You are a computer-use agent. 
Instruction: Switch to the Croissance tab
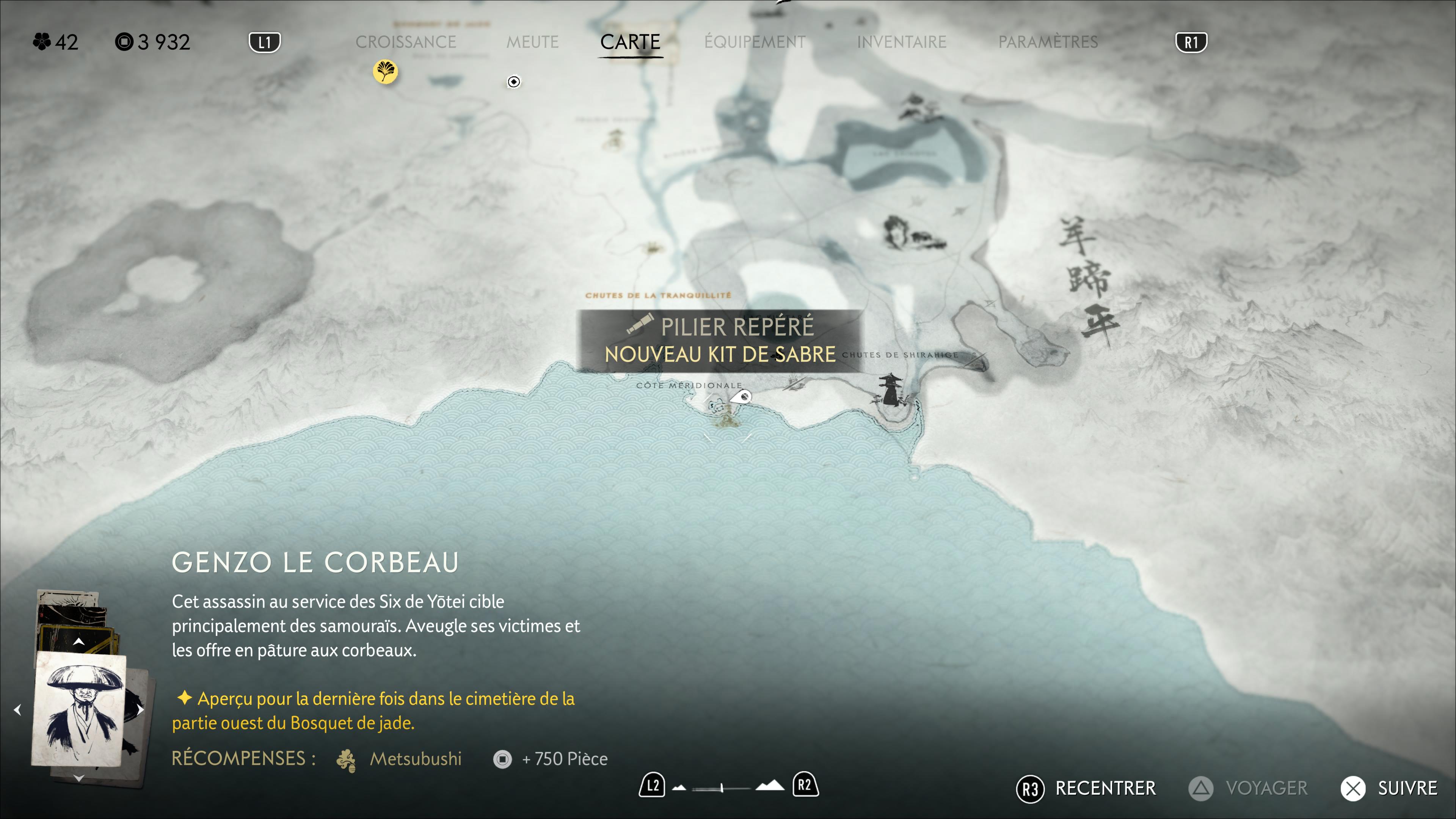[405, 42]
